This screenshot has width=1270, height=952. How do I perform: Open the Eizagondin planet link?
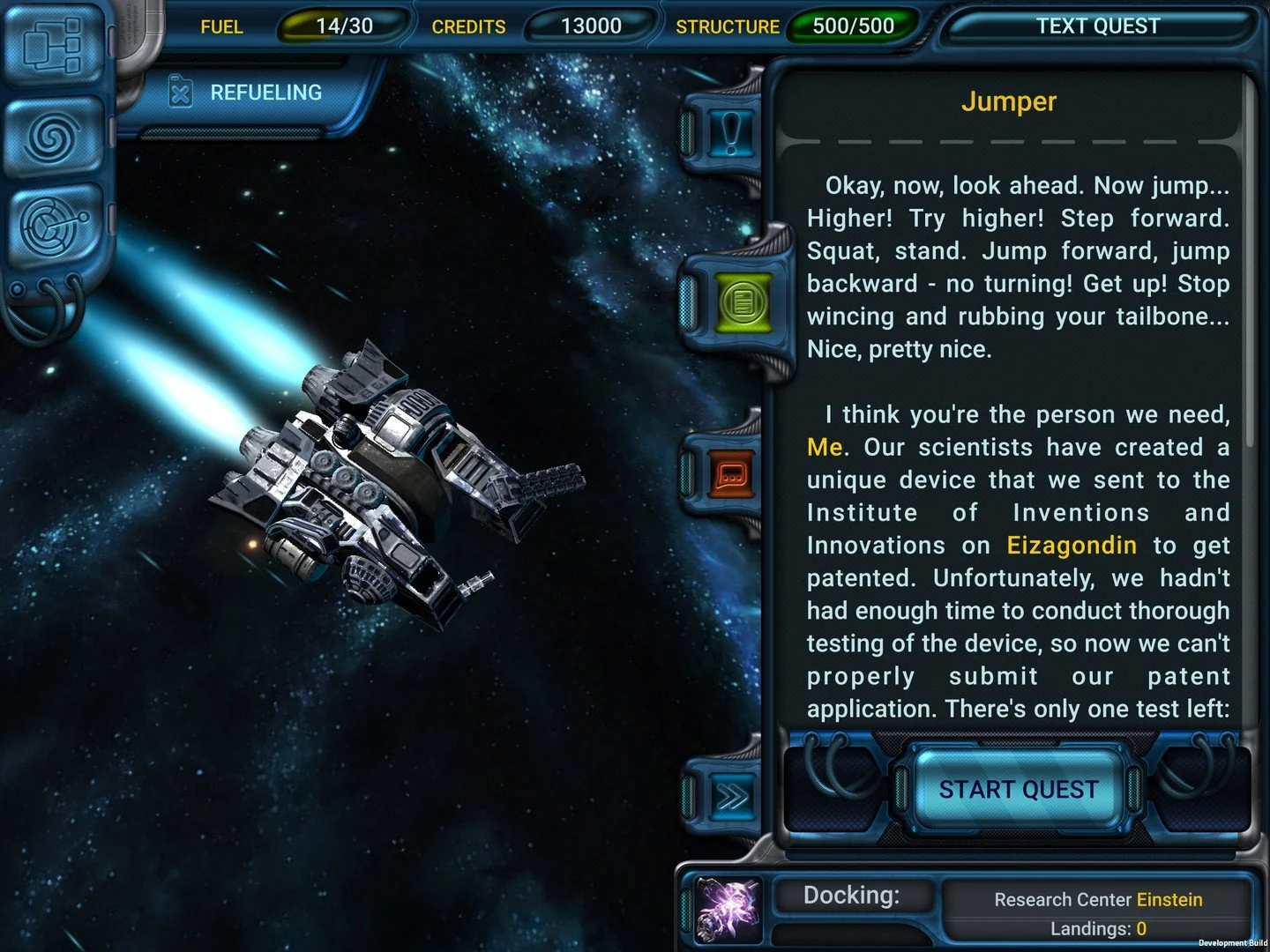point(1071,545)
